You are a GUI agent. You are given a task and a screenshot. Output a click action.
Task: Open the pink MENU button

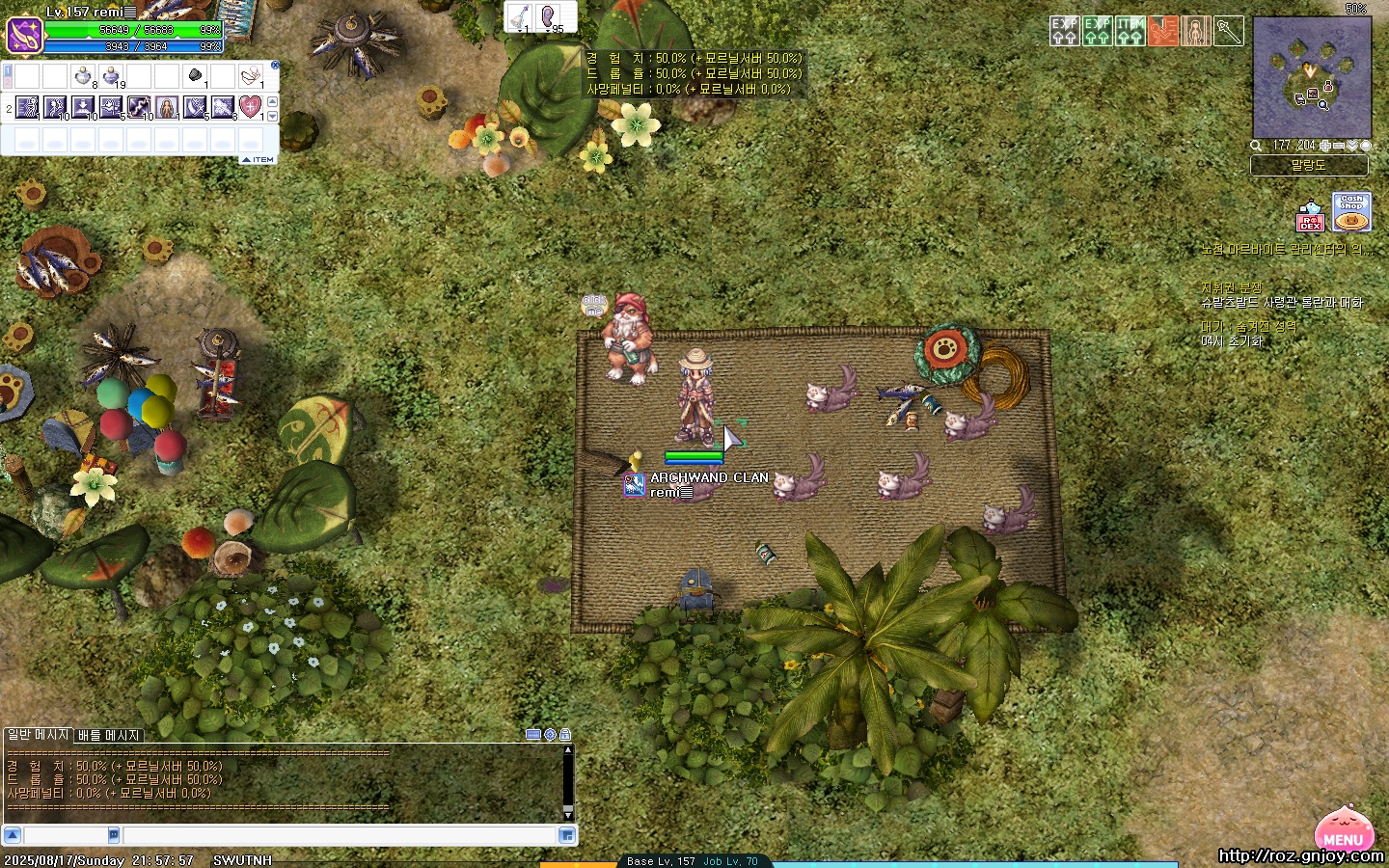click(x=1344, y=830)
